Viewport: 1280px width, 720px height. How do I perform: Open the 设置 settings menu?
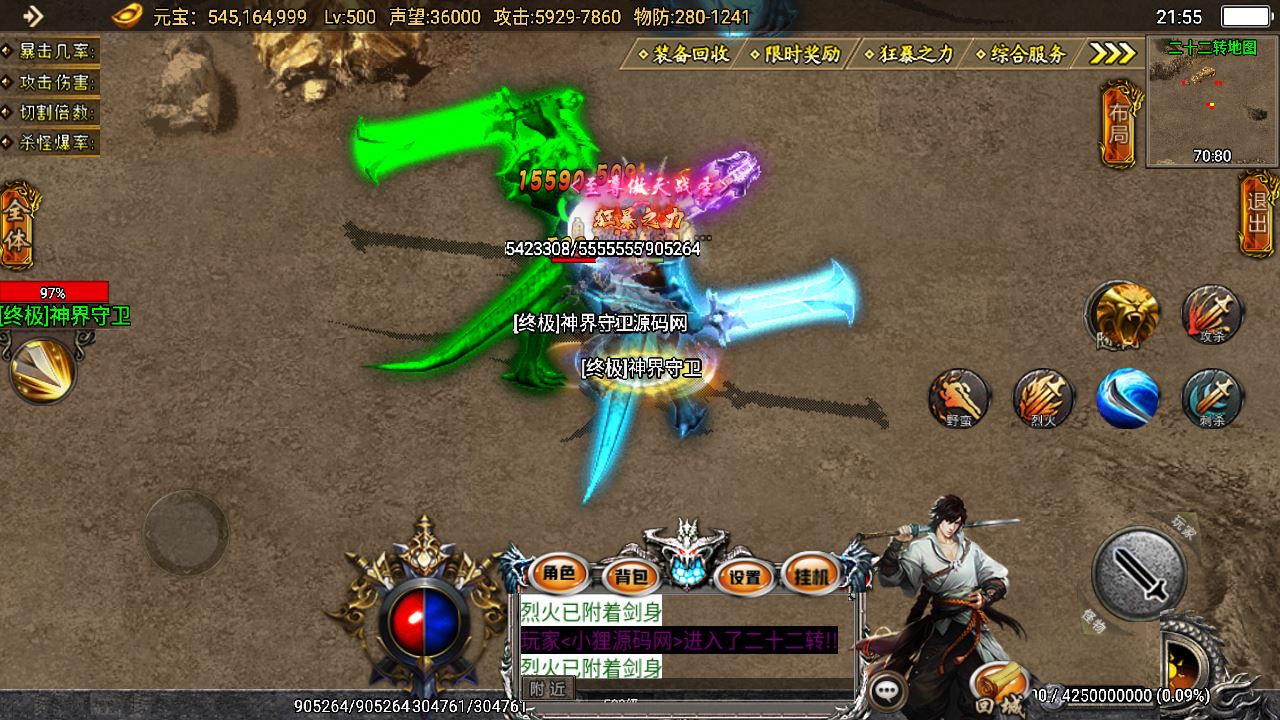(745, 576)
